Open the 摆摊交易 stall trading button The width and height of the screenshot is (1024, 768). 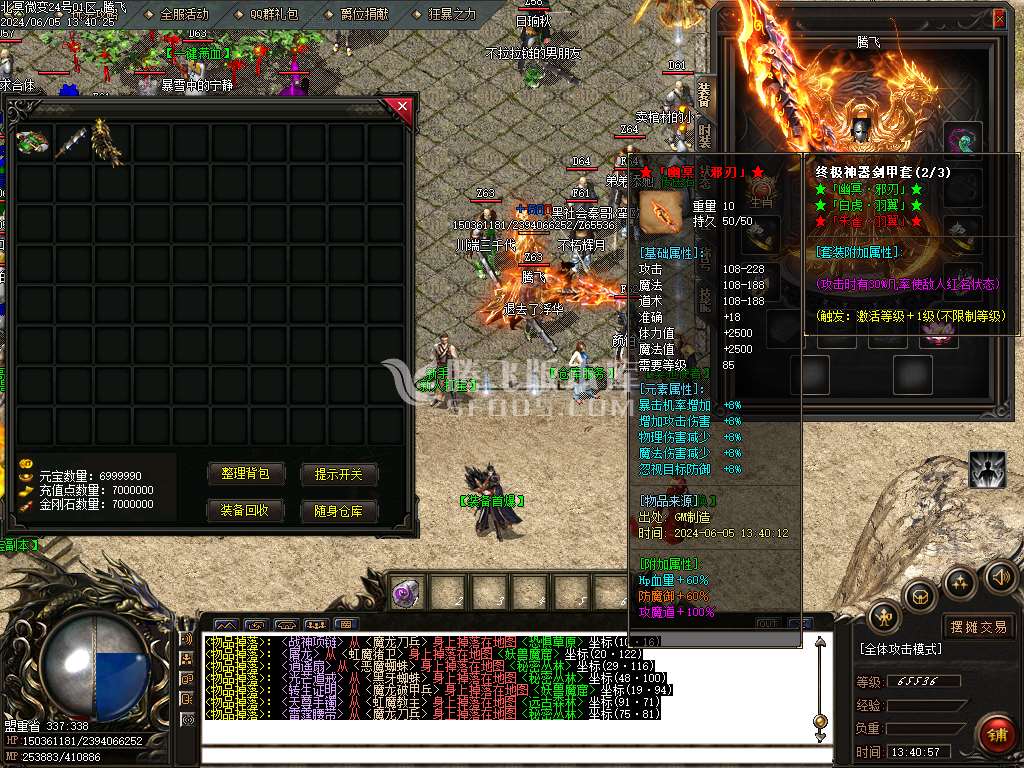click(979, 627)
